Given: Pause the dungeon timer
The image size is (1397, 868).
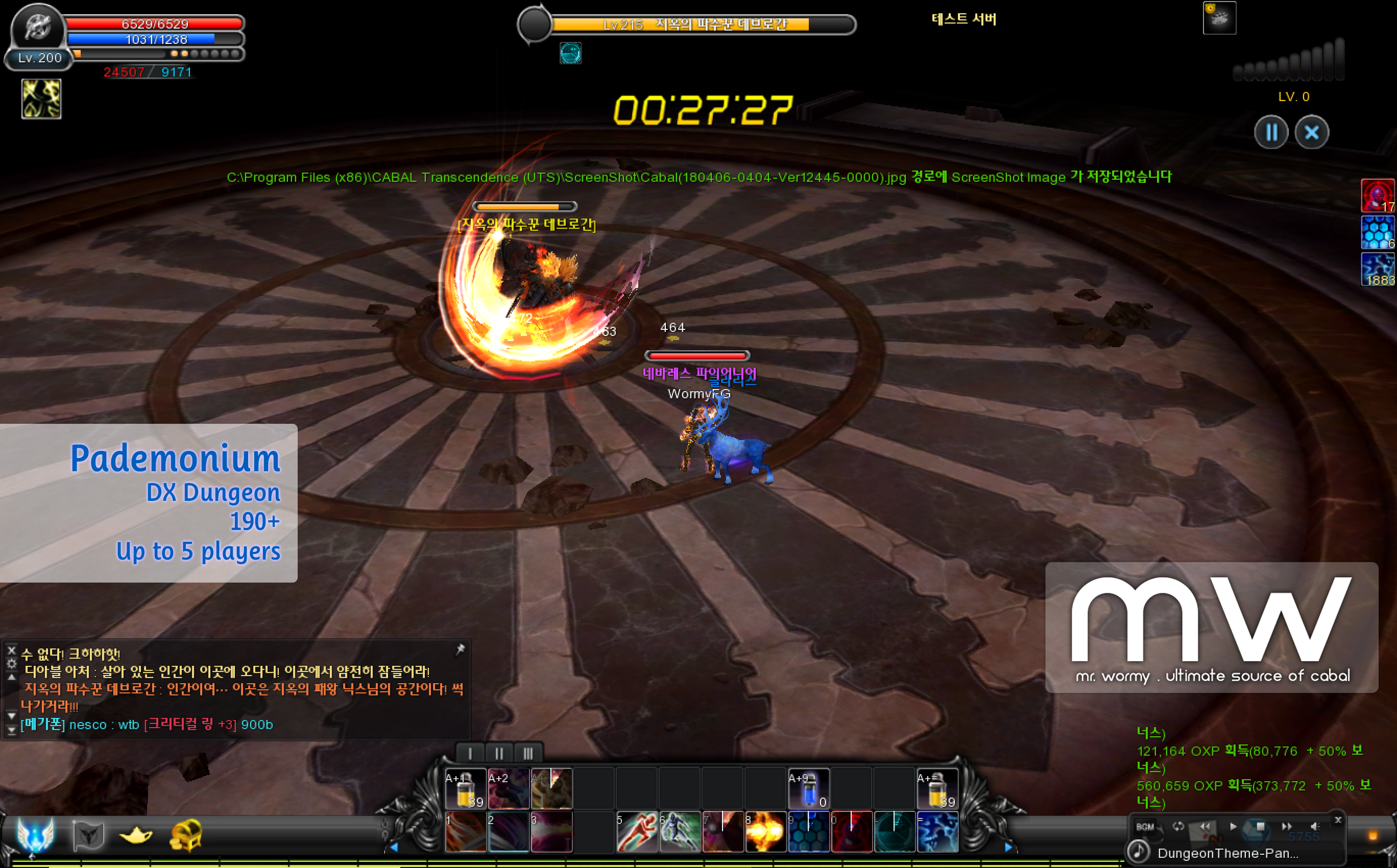Looking at the screenshot, I should 1271,133.
